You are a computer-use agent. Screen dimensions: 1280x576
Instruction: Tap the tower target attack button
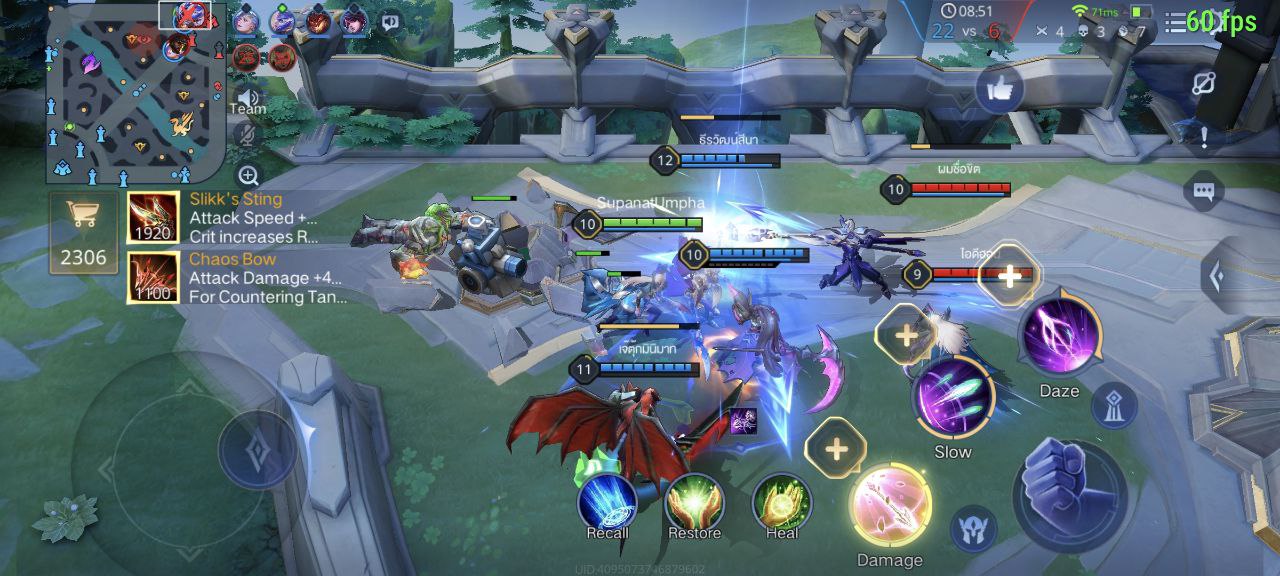point(1112,405)
